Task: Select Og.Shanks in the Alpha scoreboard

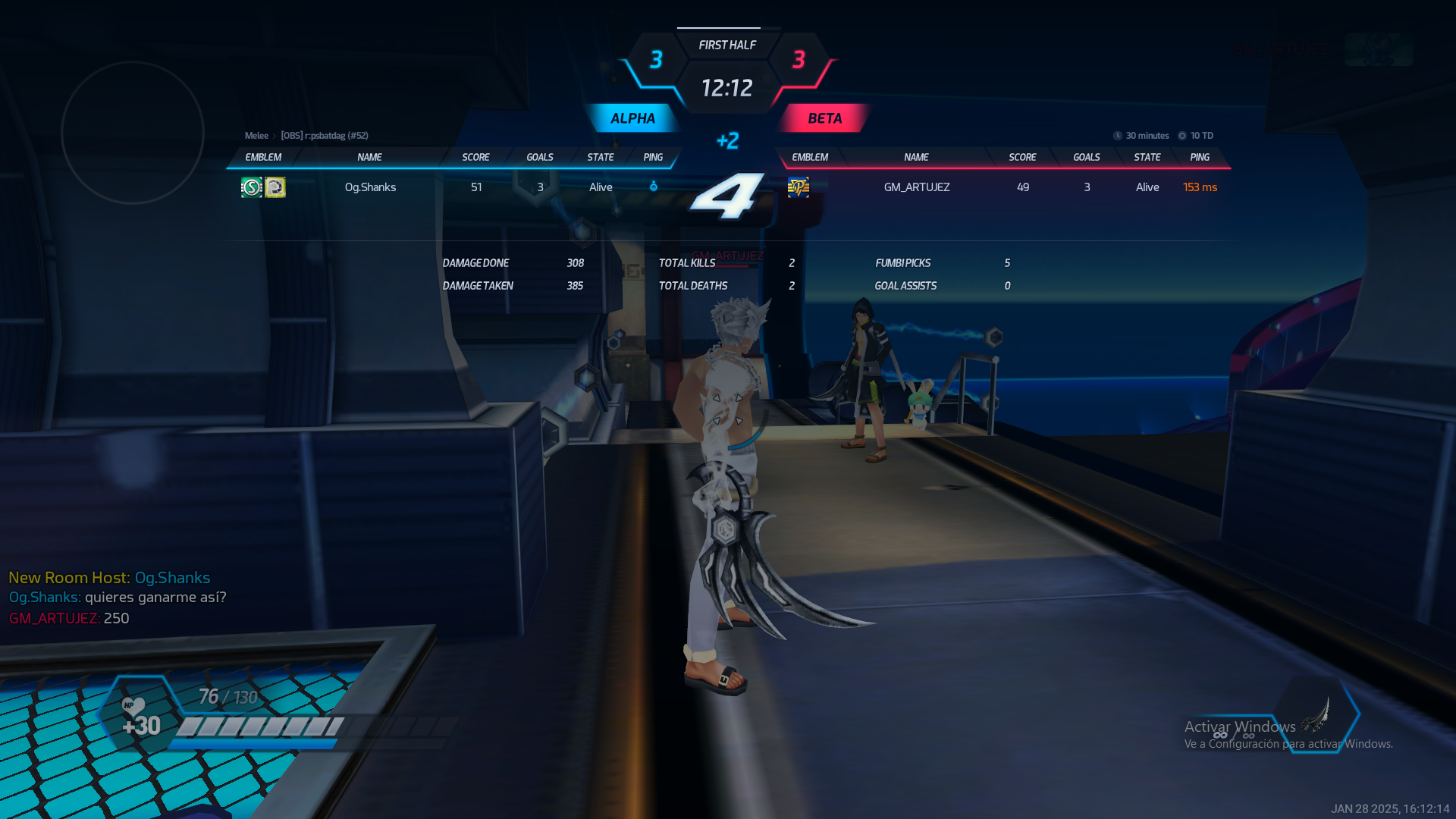Action: 370,187
